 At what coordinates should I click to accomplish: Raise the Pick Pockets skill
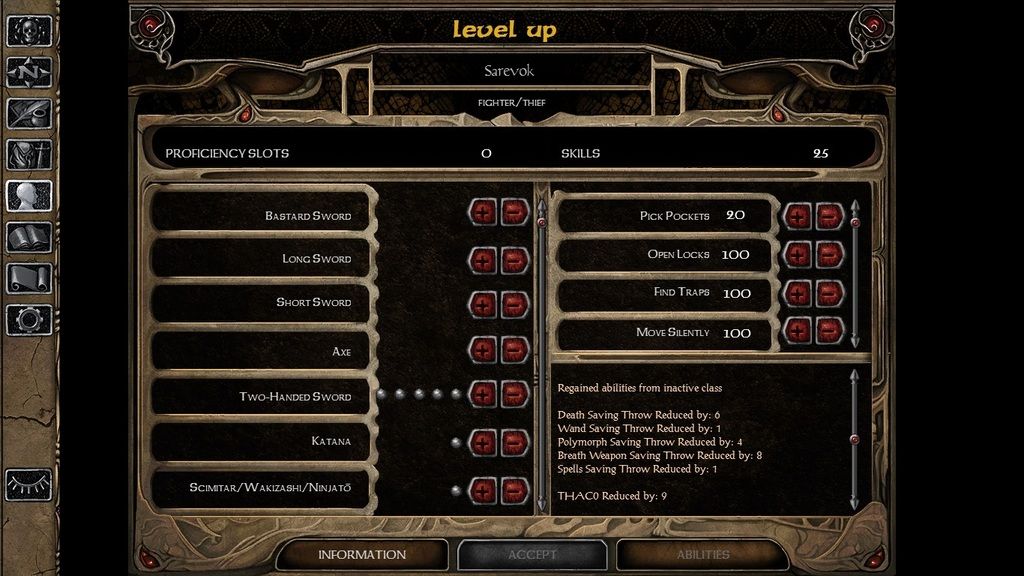pos(798,215)
